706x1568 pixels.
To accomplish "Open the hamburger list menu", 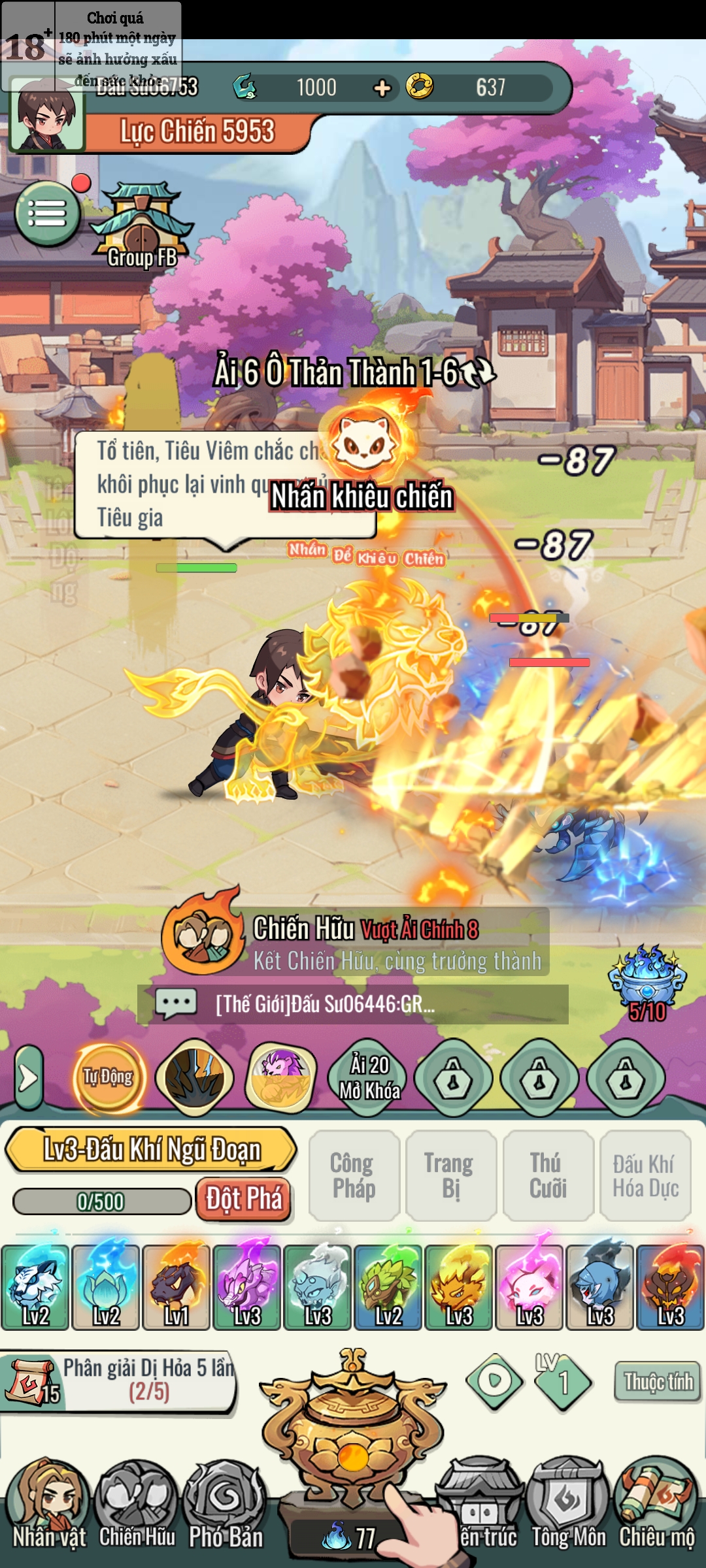I will point(47,213).
